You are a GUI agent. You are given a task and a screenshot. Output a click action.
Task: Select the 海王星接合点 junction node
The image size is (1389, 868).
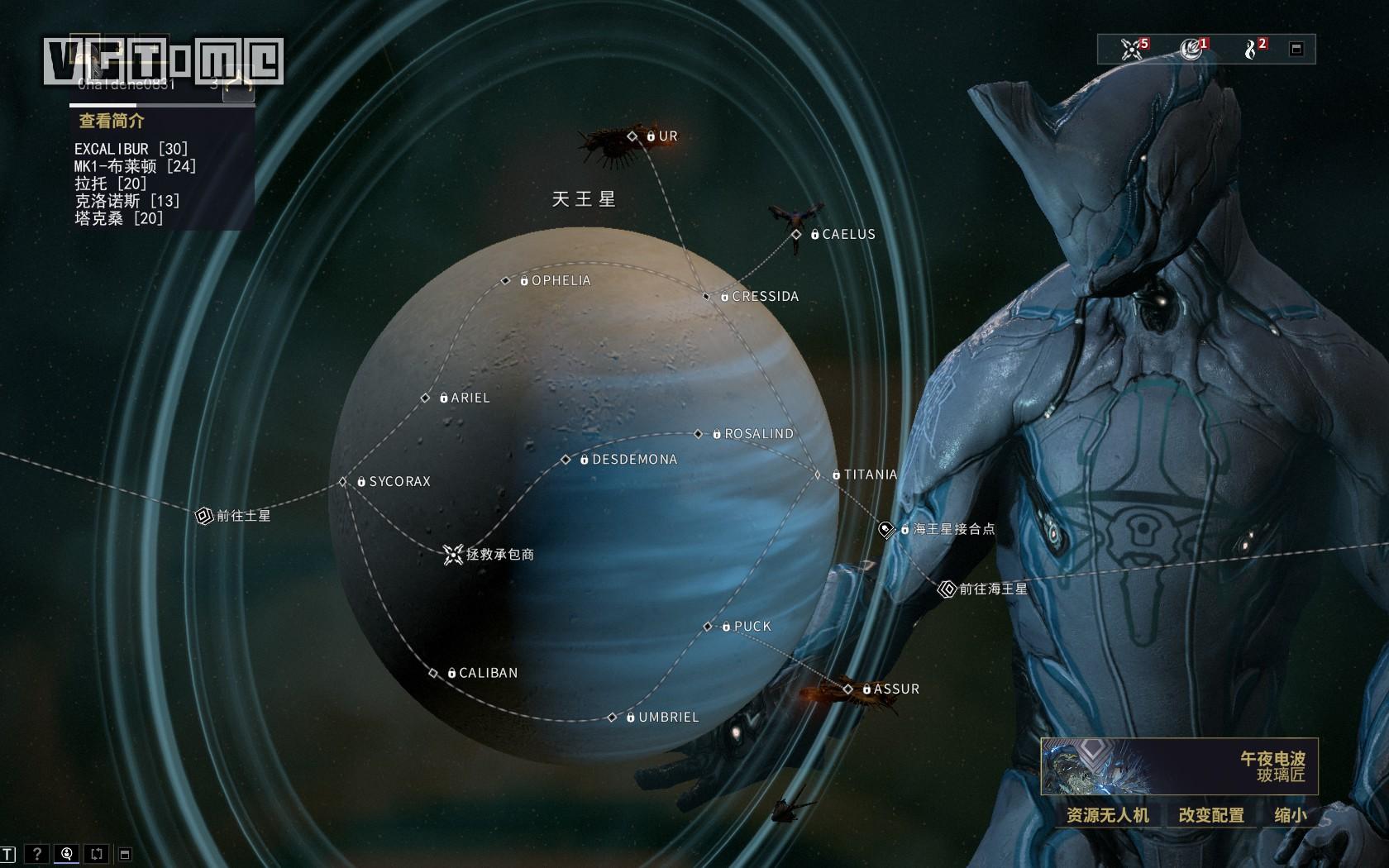click(887, 529)
